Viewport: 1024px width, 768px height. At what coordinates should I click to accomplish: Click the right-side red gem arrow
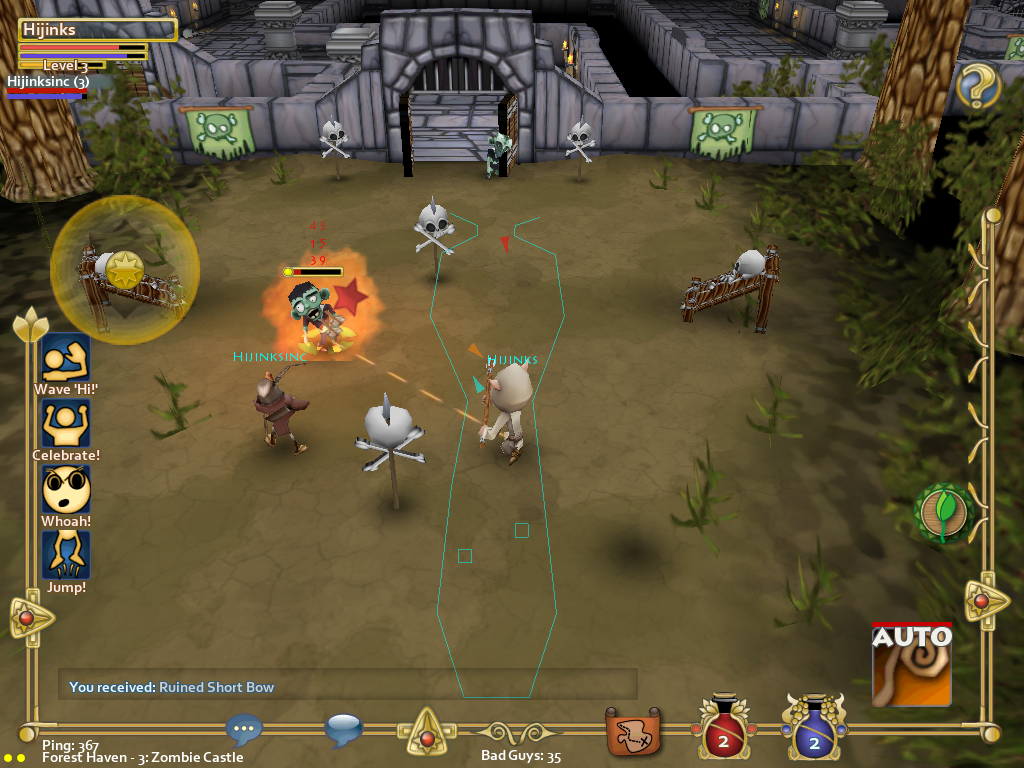[984, 600]
